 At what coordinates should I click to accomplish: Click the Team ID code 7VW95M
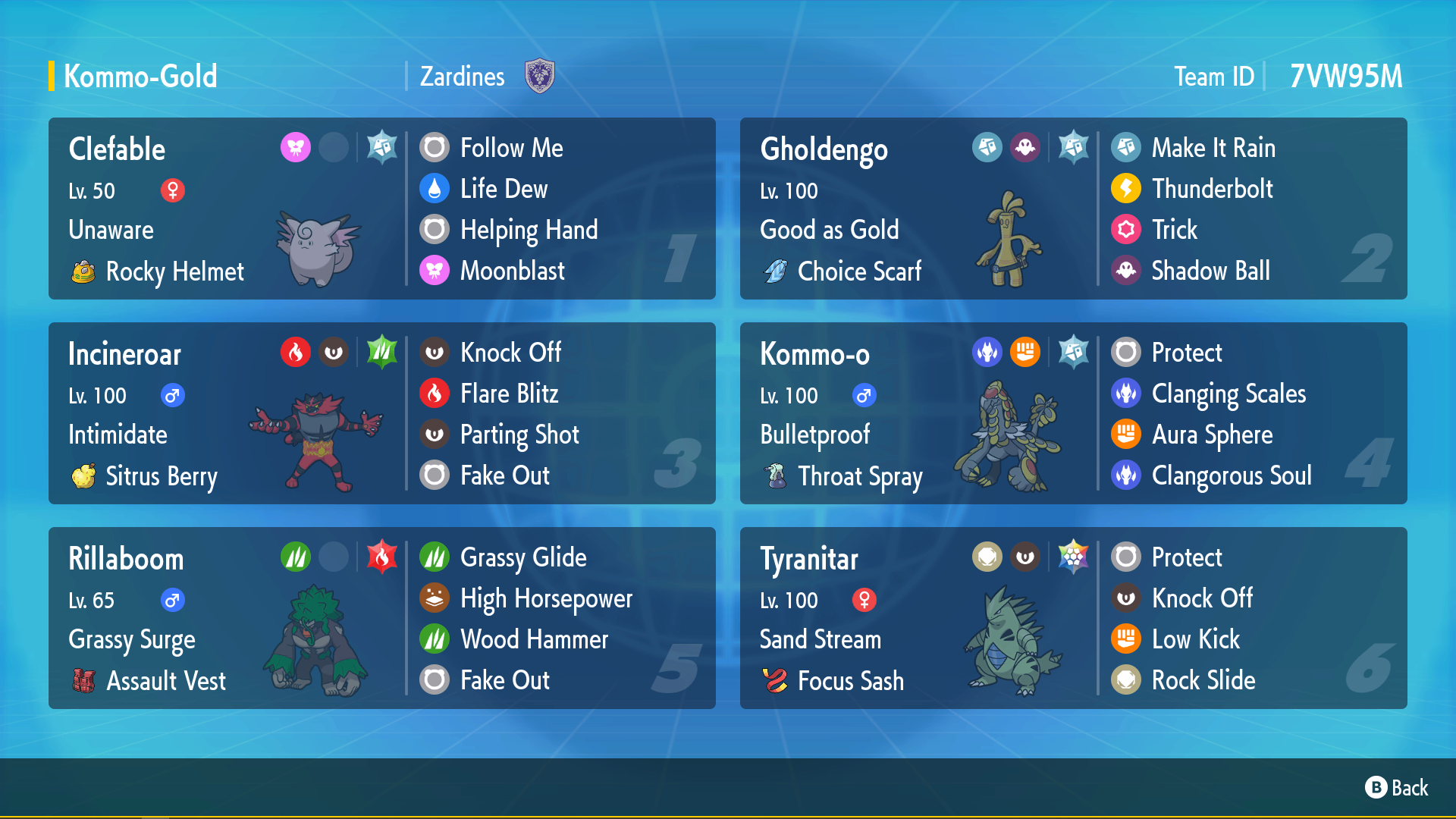point(1346,77)
